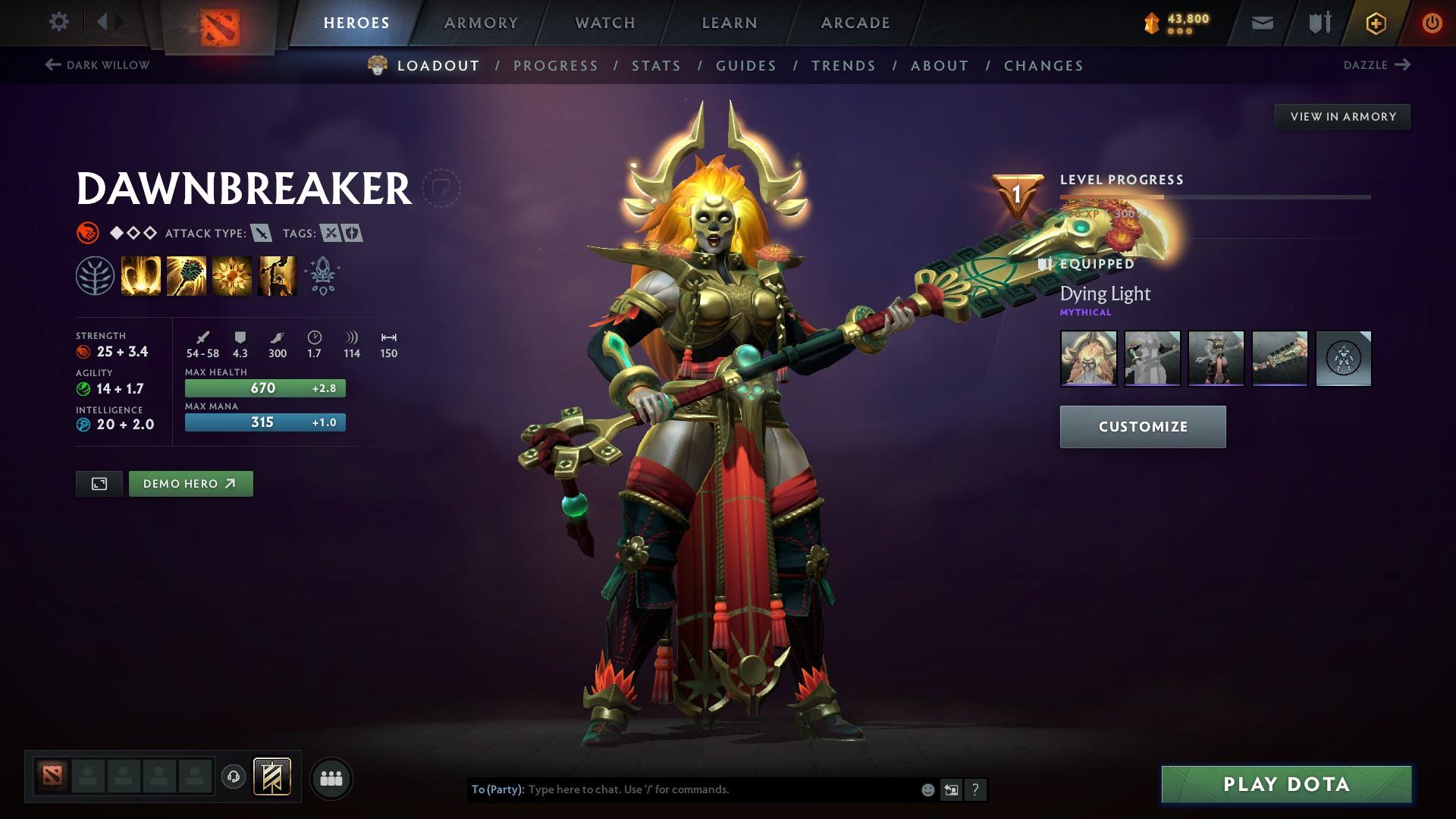Switch to the STATS tab
Image resolution: width=1456 pixels, height=819 pixels.
pyautogui.click(x=655, y=66)
